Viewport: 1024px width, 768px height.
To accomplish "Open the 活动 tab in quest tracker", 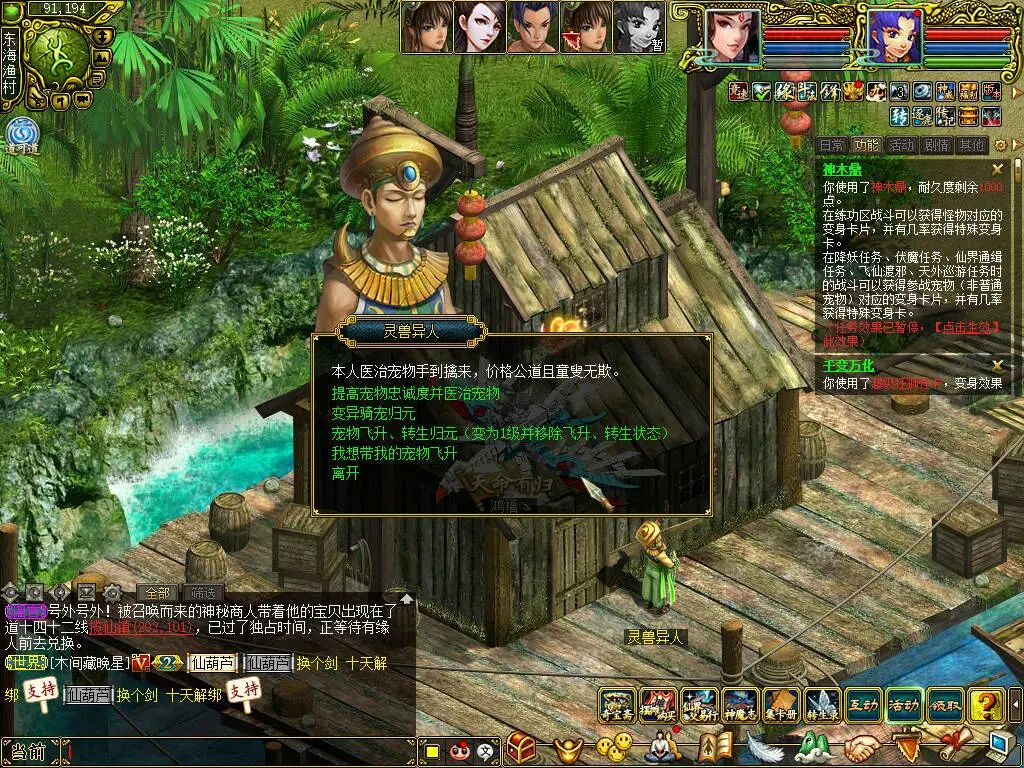I will [901, 145].
